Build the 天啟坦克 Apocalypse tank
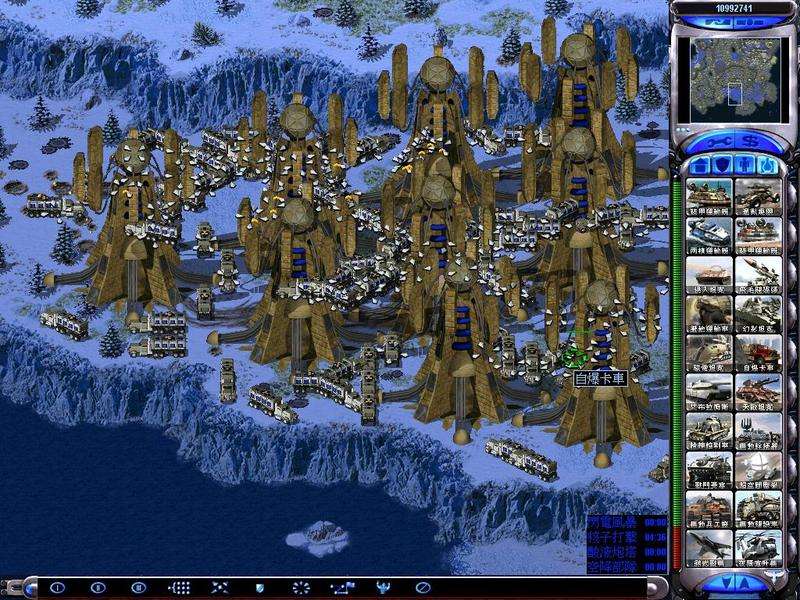Image resolution: width=800 pixels, height=600 pixels. coord(758,392)
